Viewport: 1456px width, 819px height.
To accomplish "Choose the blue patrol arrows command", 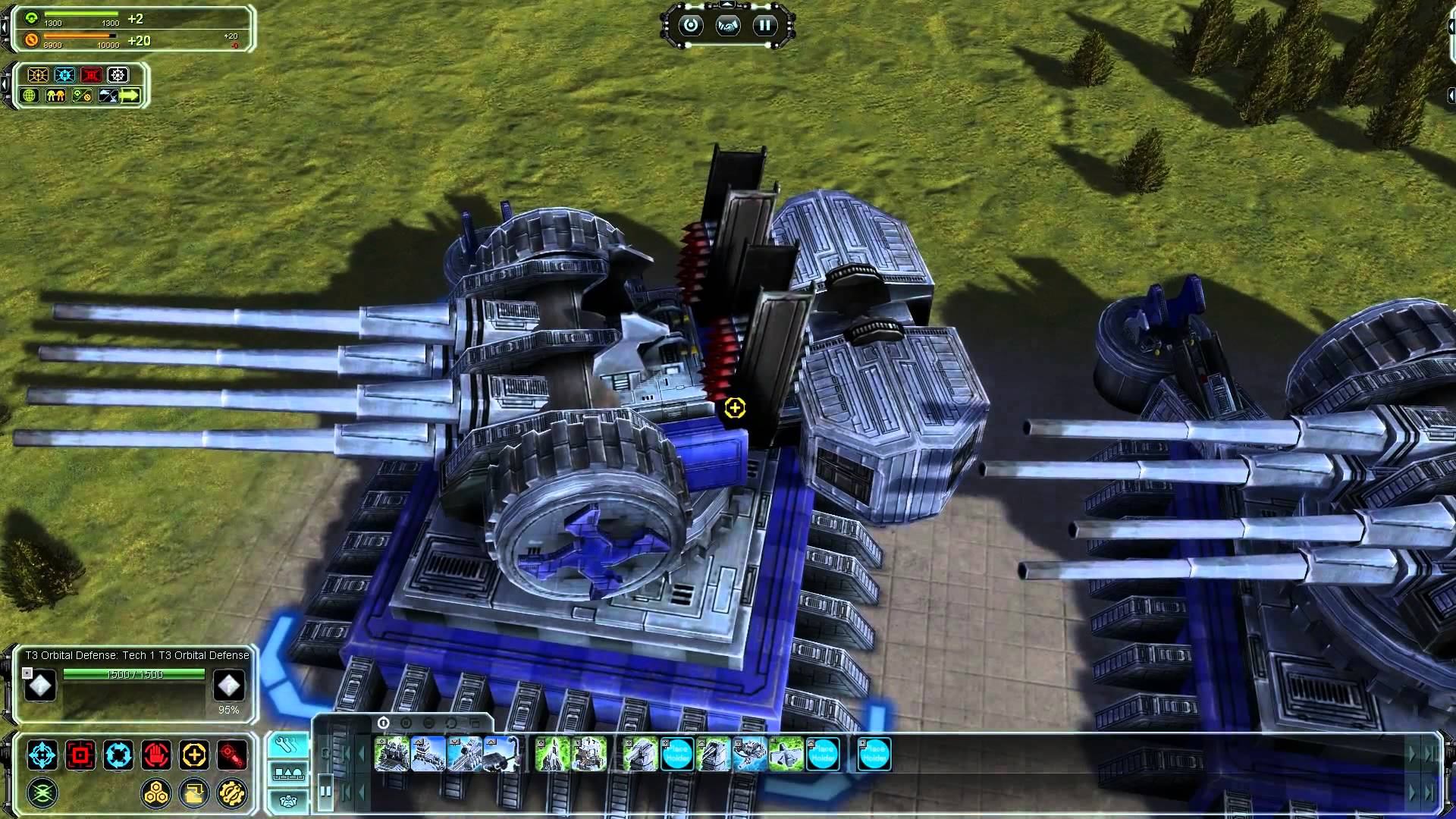I will coord(118,755).
